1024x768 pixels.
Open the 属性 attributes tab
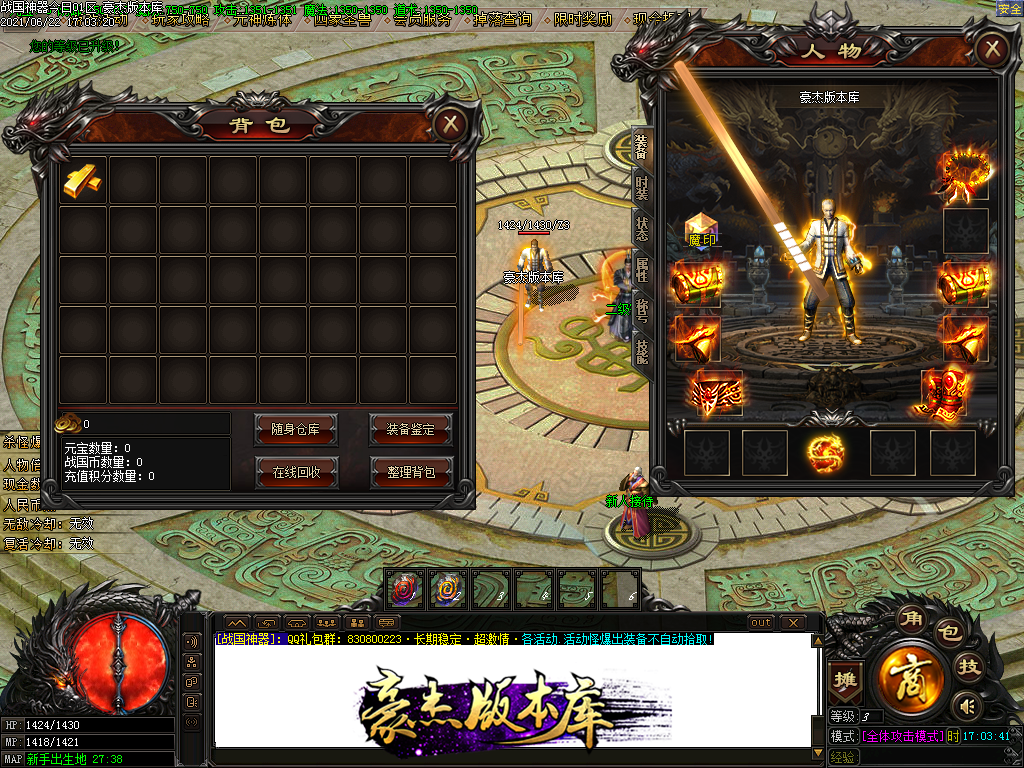pyautogui.click(x=642, y=268)
